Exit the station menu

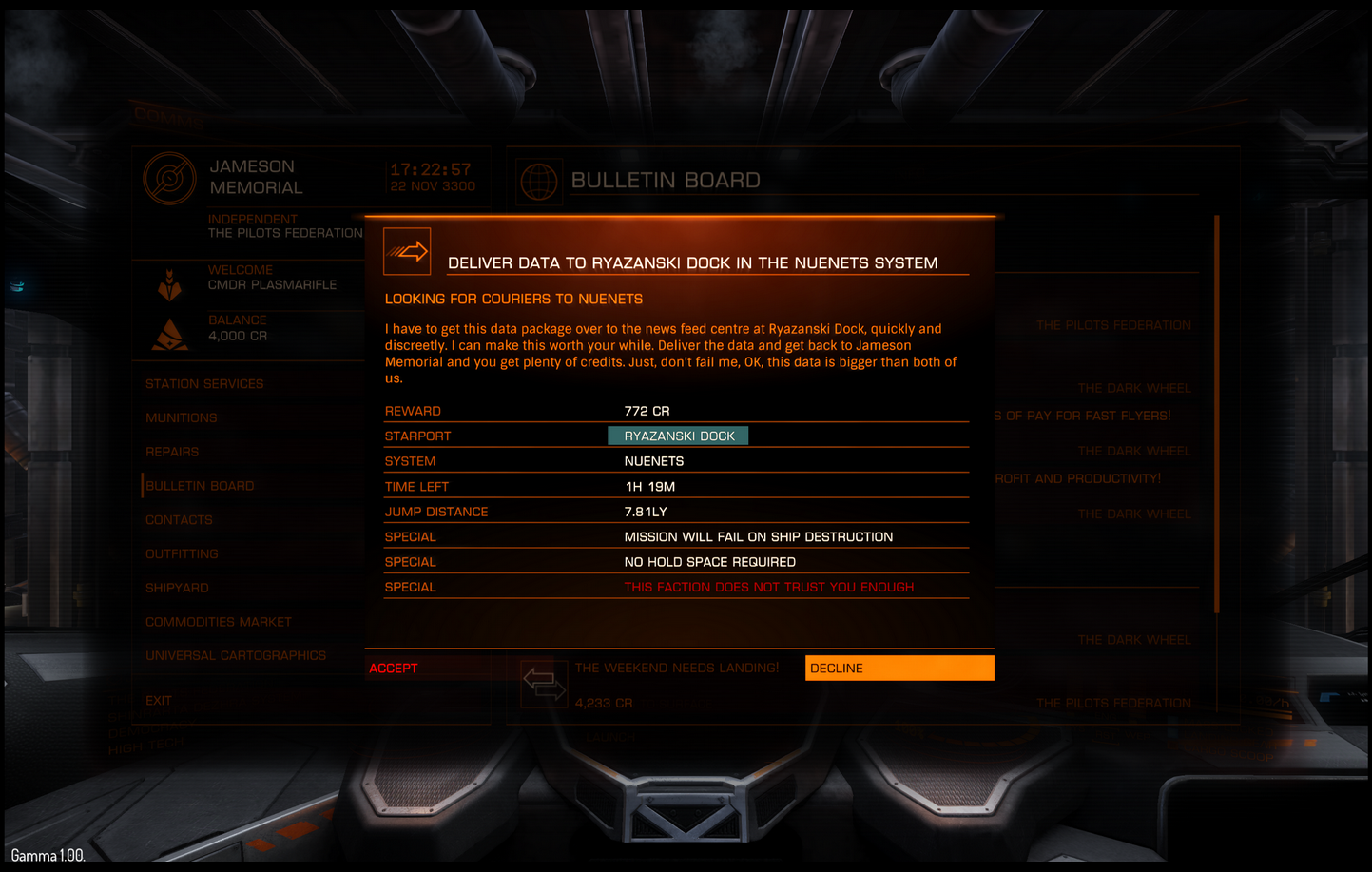click(x=159, y=701)
